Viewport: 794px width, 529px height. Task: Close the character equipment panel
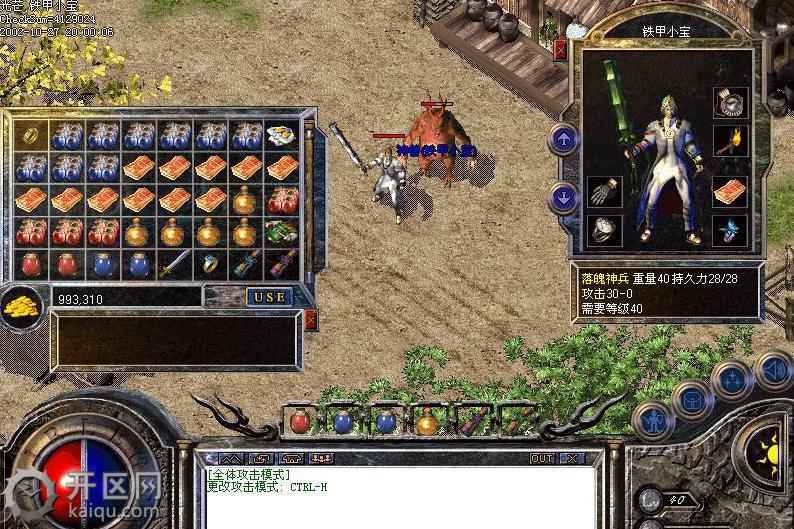pos(559,48)
